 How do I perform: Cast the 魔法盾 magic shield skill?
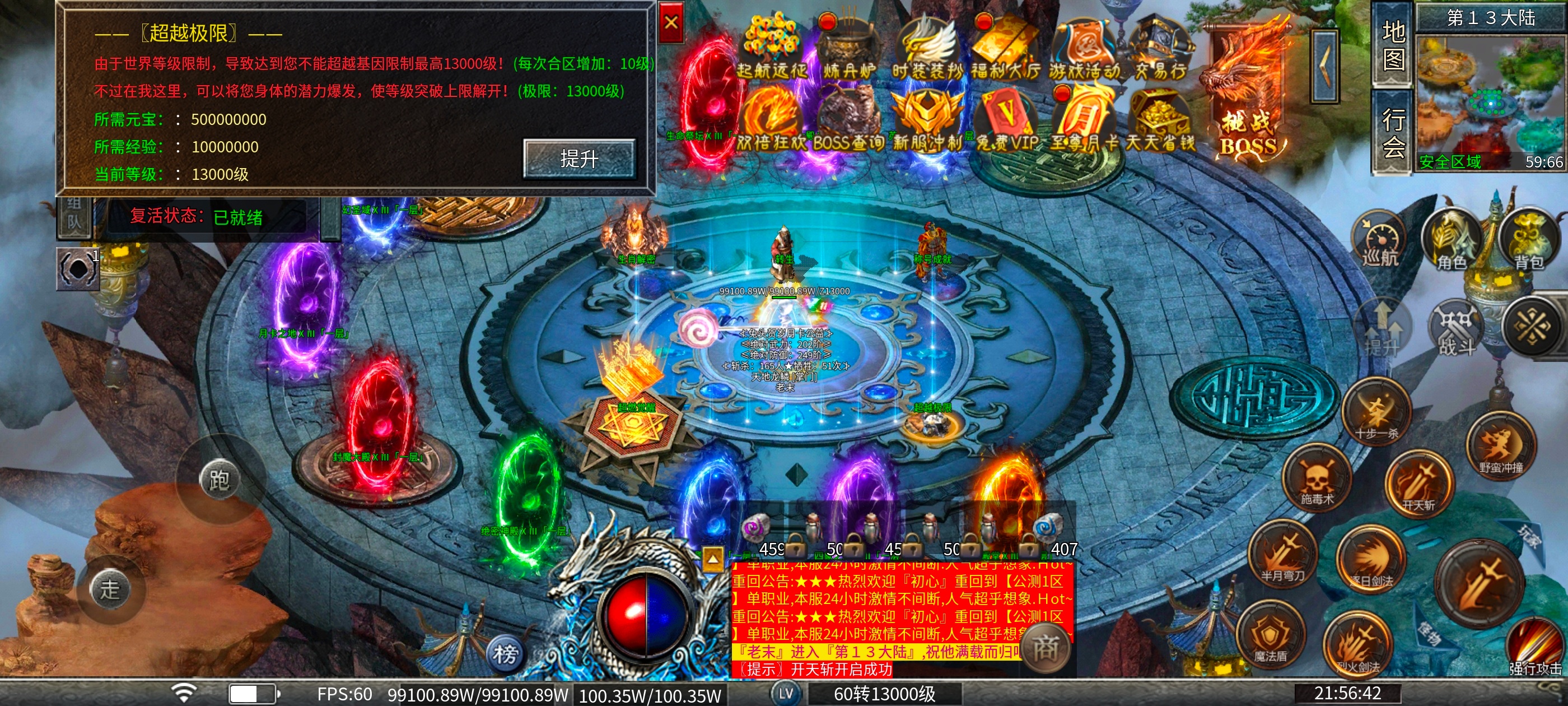click(x=1270, y=637)
